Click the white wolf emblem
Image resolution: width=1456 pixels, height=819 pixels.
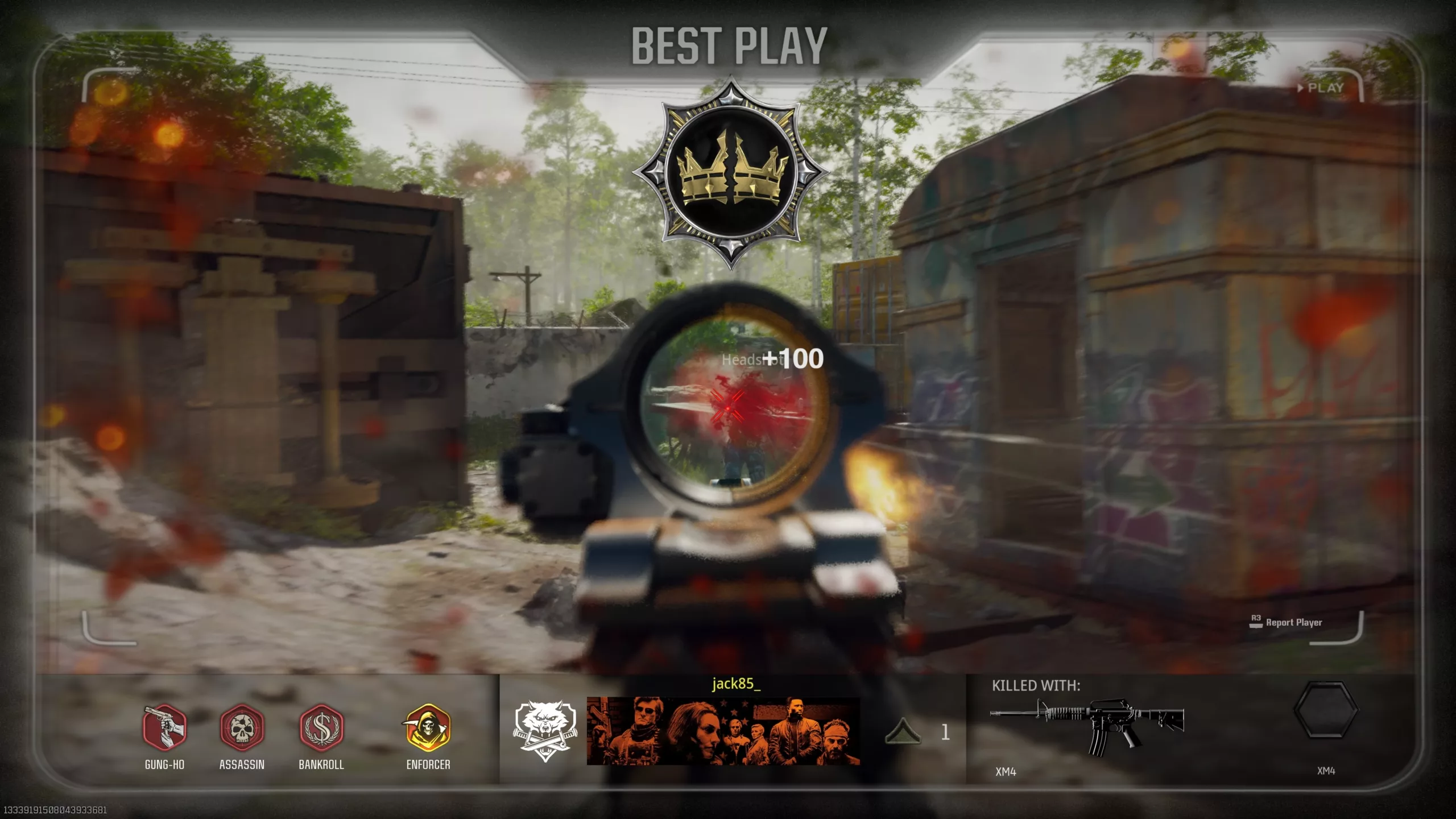(544, 730)
